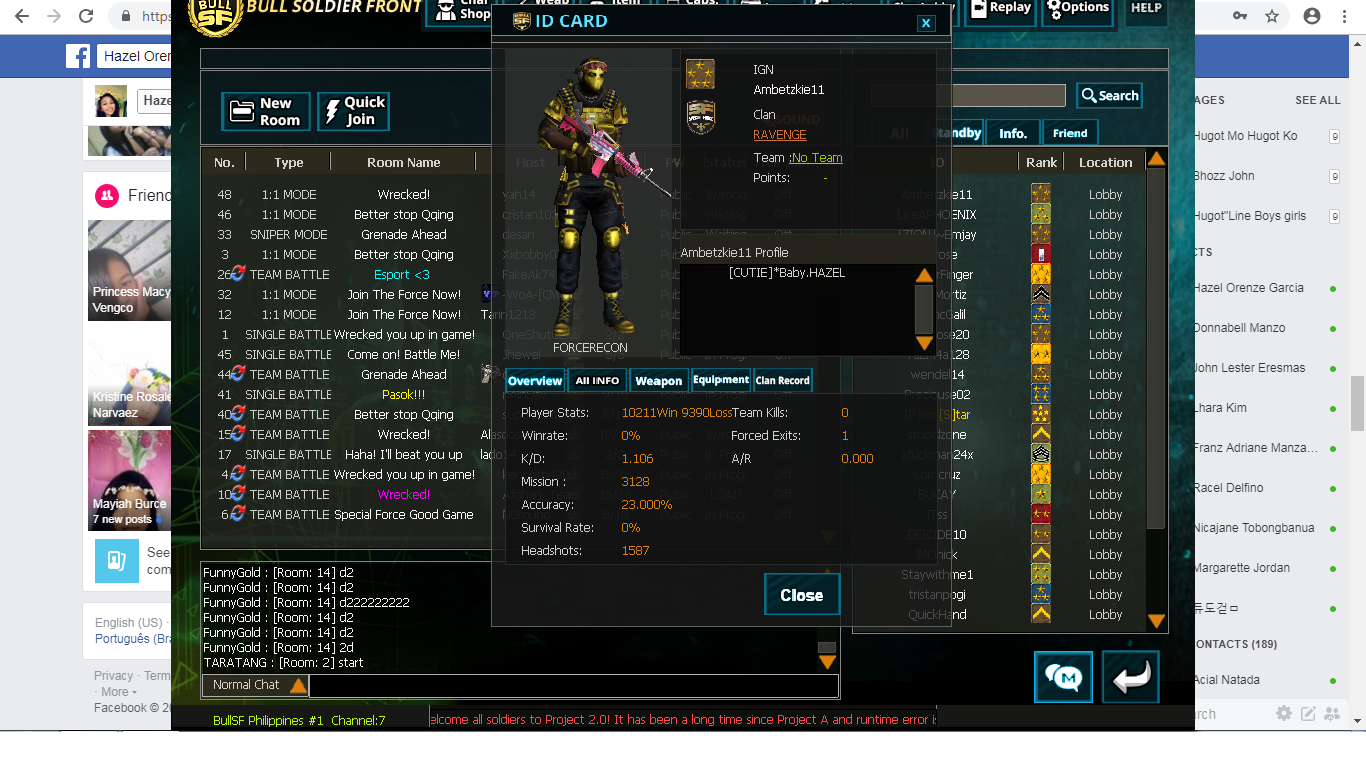Switch player list to the Friend tab
The width and height of the screenshot is (1366, 768).
[x=1069, y=133]
